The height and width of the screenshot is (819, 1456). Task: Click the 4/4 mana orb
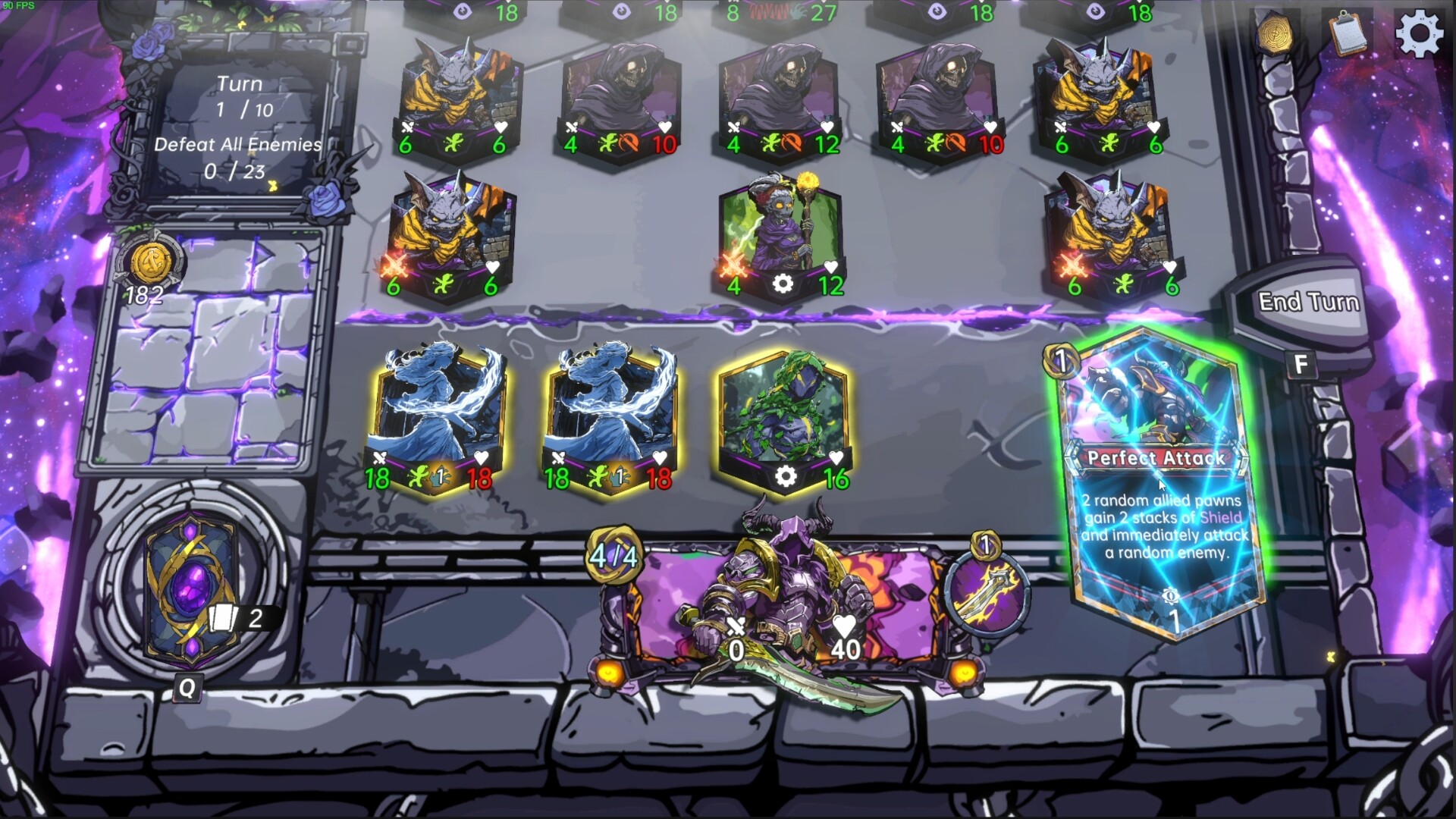click(613, 557)
